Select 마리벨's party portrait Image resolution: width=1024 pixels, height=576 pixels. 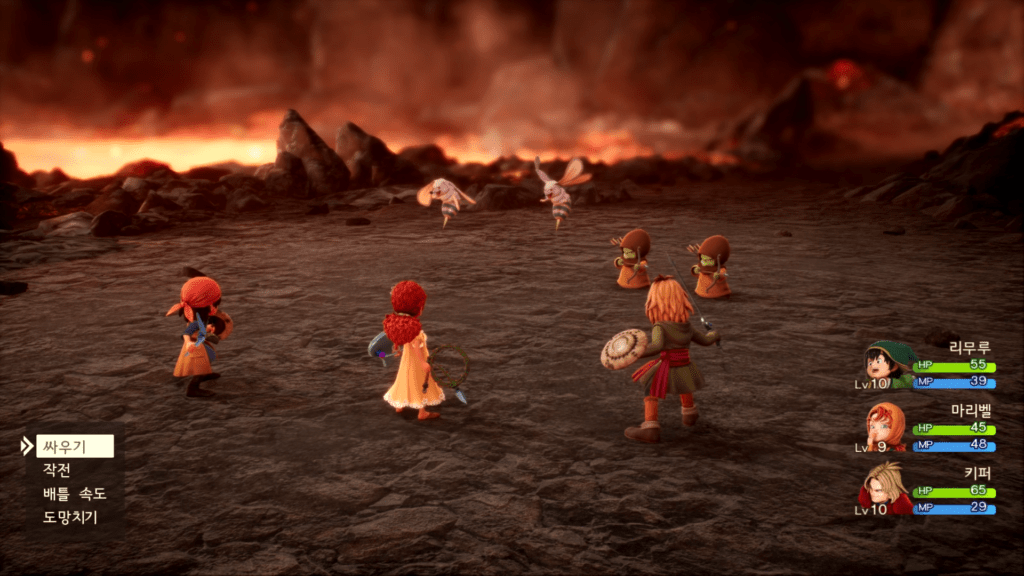887,428
